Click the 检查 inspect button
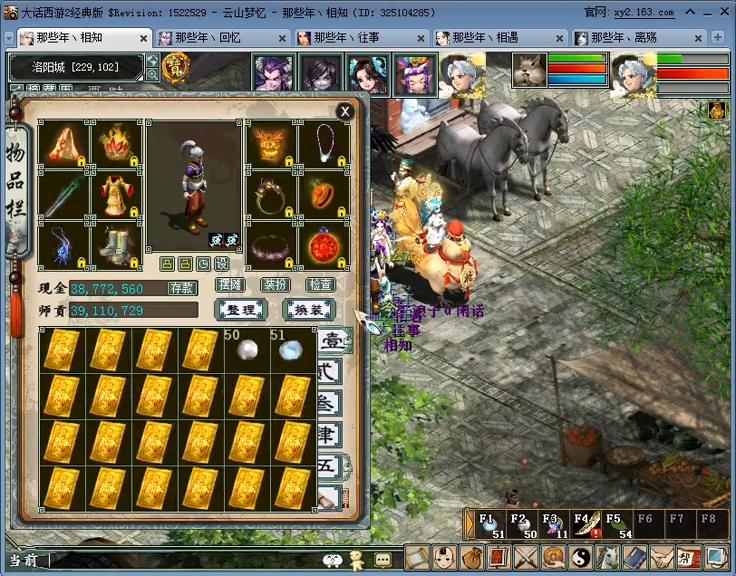Viewport: 736px width, 576px height. point(320,285)
